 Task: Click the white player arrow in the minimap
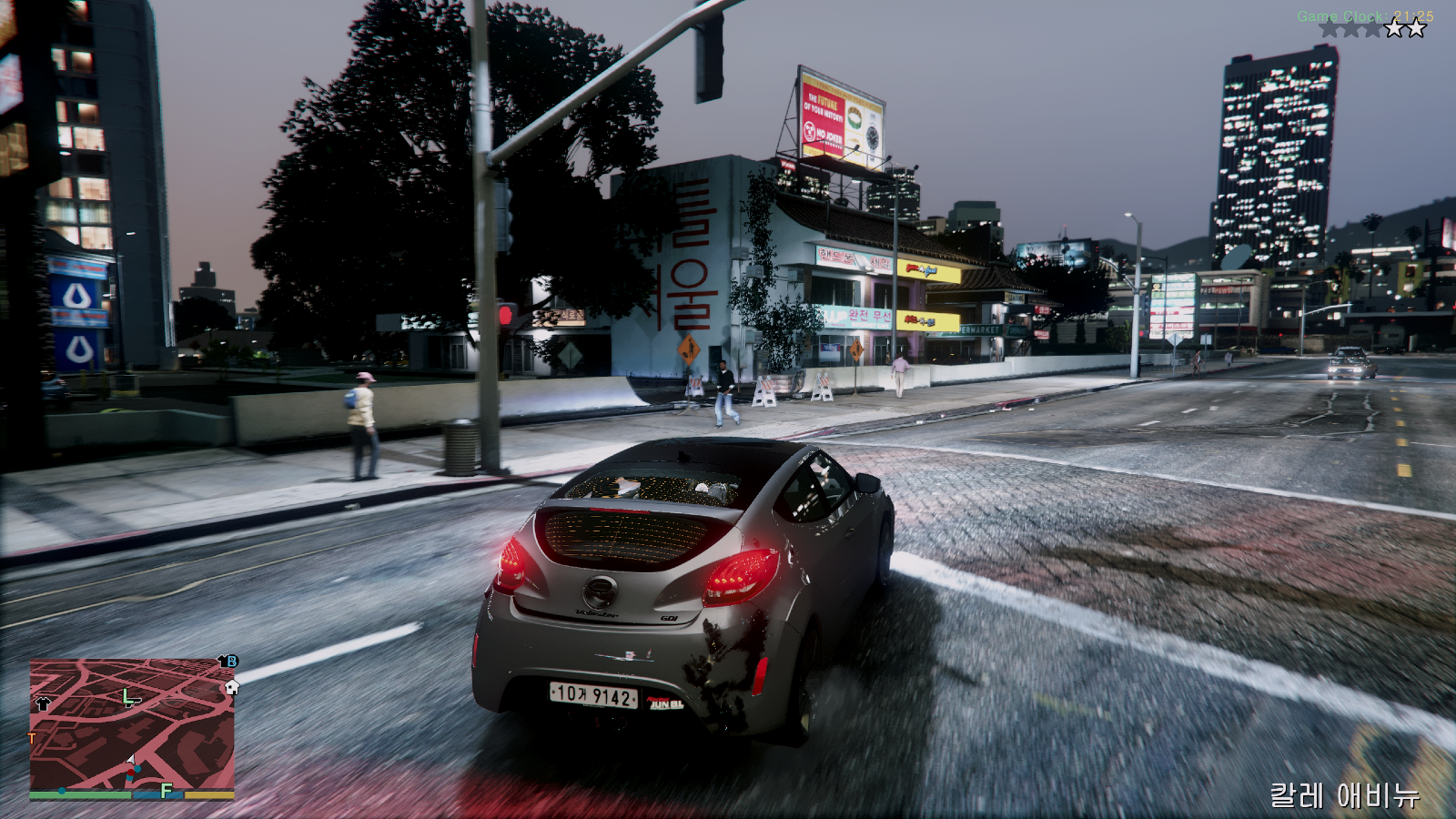(x=130, y=760)
